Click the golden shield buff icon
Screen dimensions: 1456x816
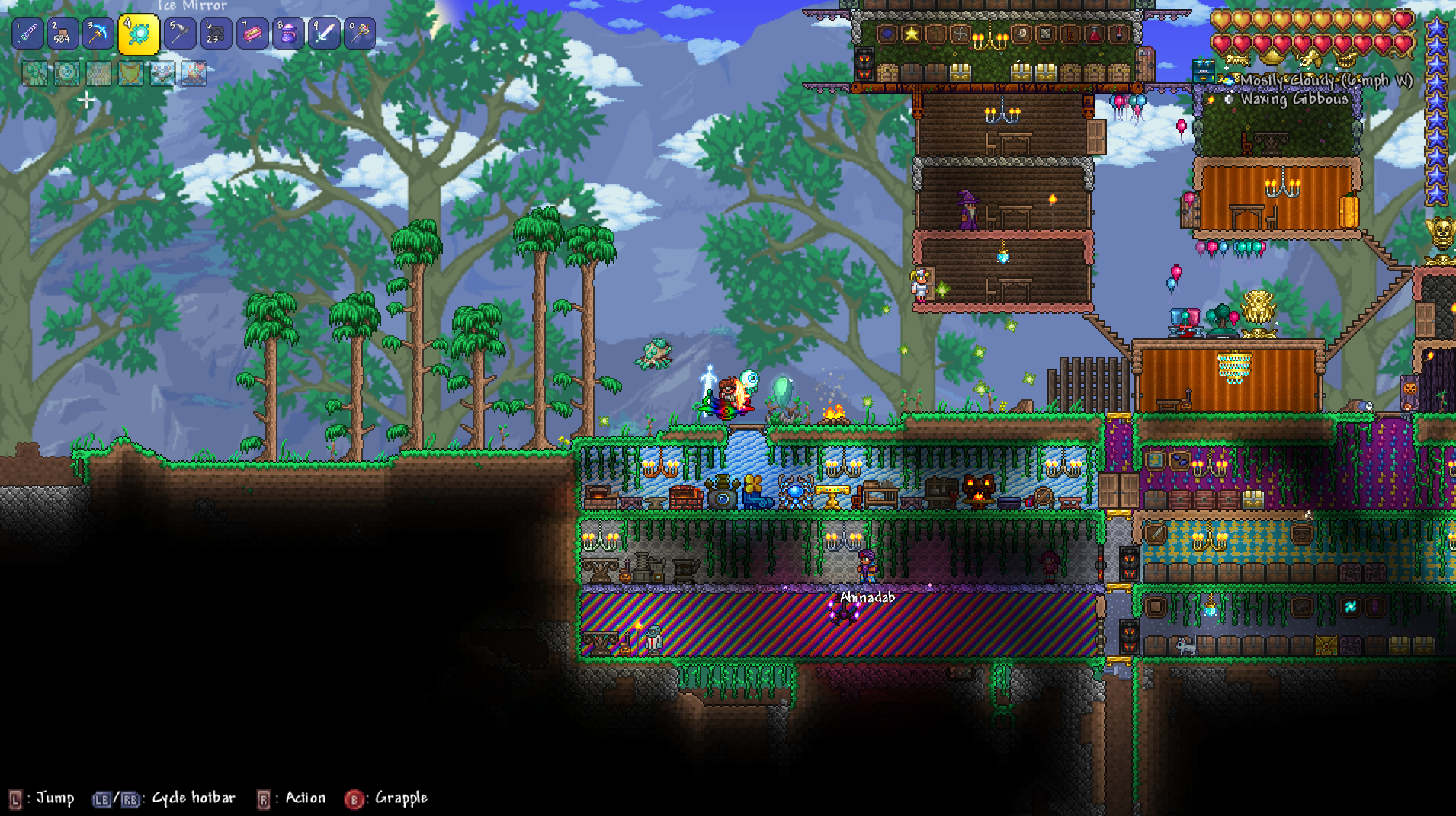pyautogui.click(x=130, y=73)
